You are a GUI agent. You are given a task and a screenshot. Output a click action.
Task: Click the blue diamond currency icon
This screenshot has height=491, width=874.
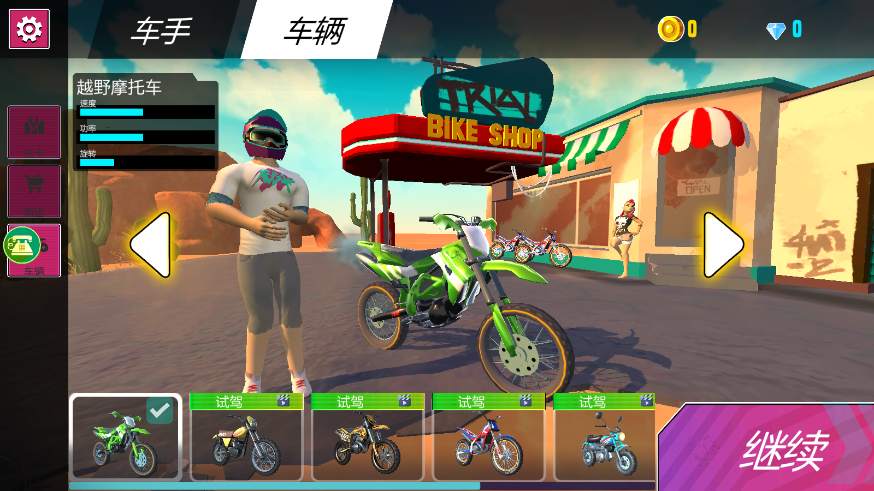[776, 30]
